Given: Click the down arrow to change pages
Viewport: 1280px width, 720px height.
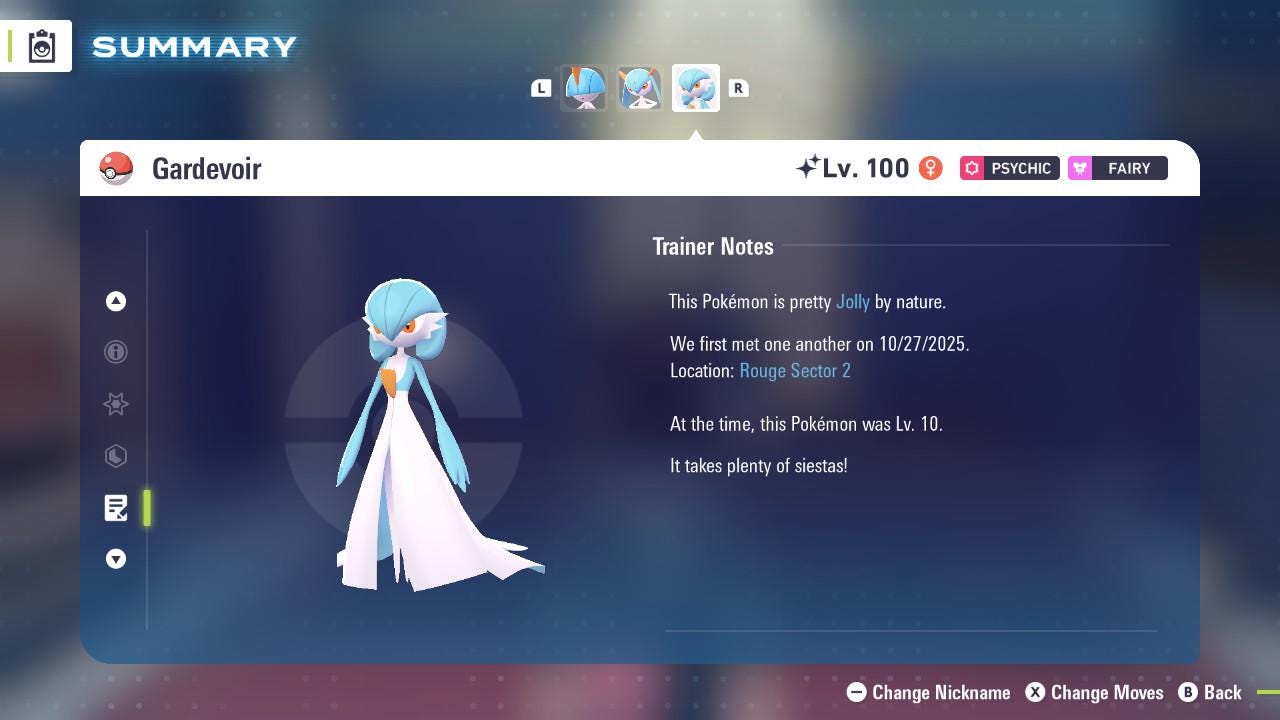Looking at the screenshot, I should [116, 559].
